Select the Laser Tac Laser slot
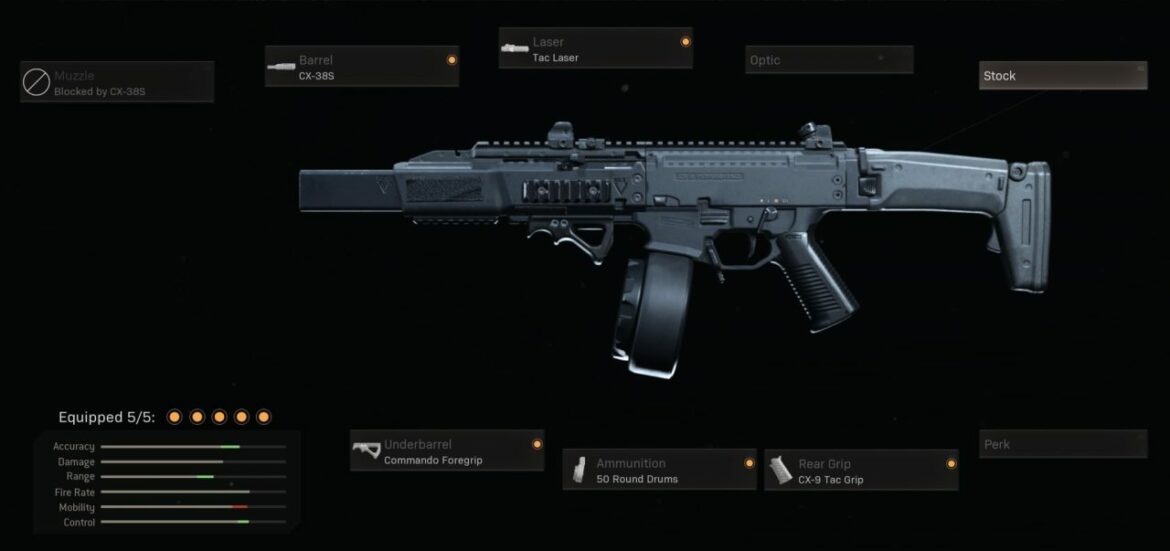1170x551 pixels. pos(595,49)
